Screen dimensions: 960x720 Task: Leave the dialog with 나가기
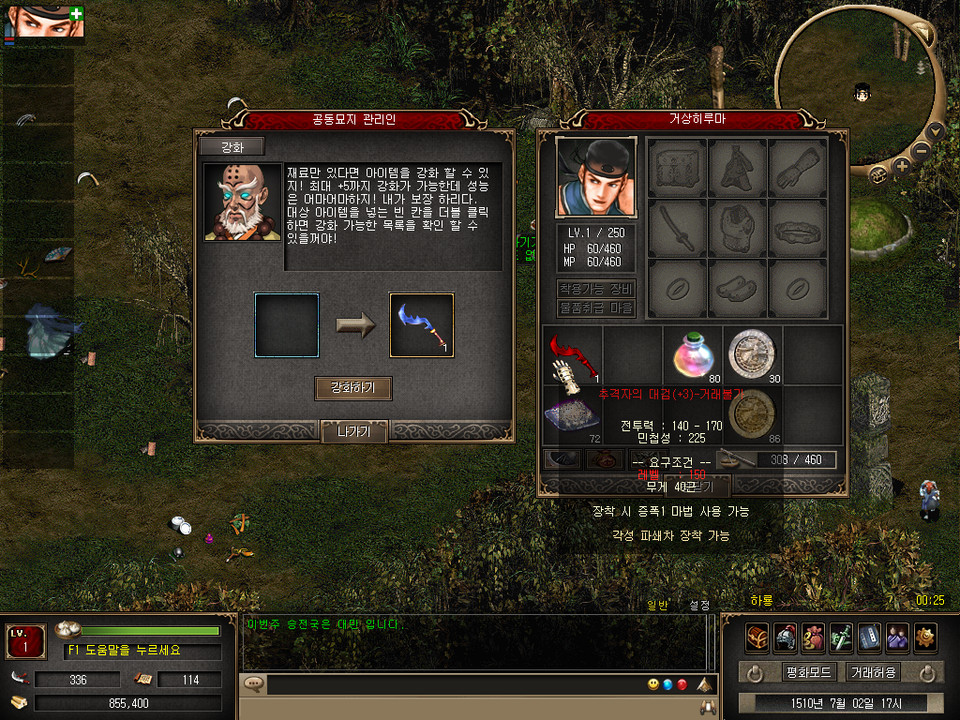353,432
